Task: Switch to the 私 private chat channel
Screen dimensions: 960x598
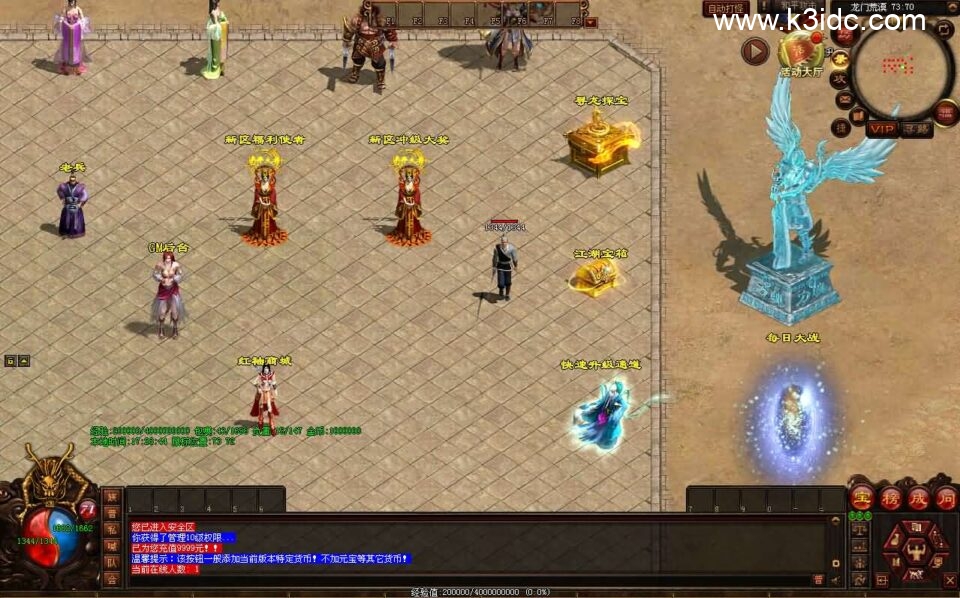Action: point(111,529)
